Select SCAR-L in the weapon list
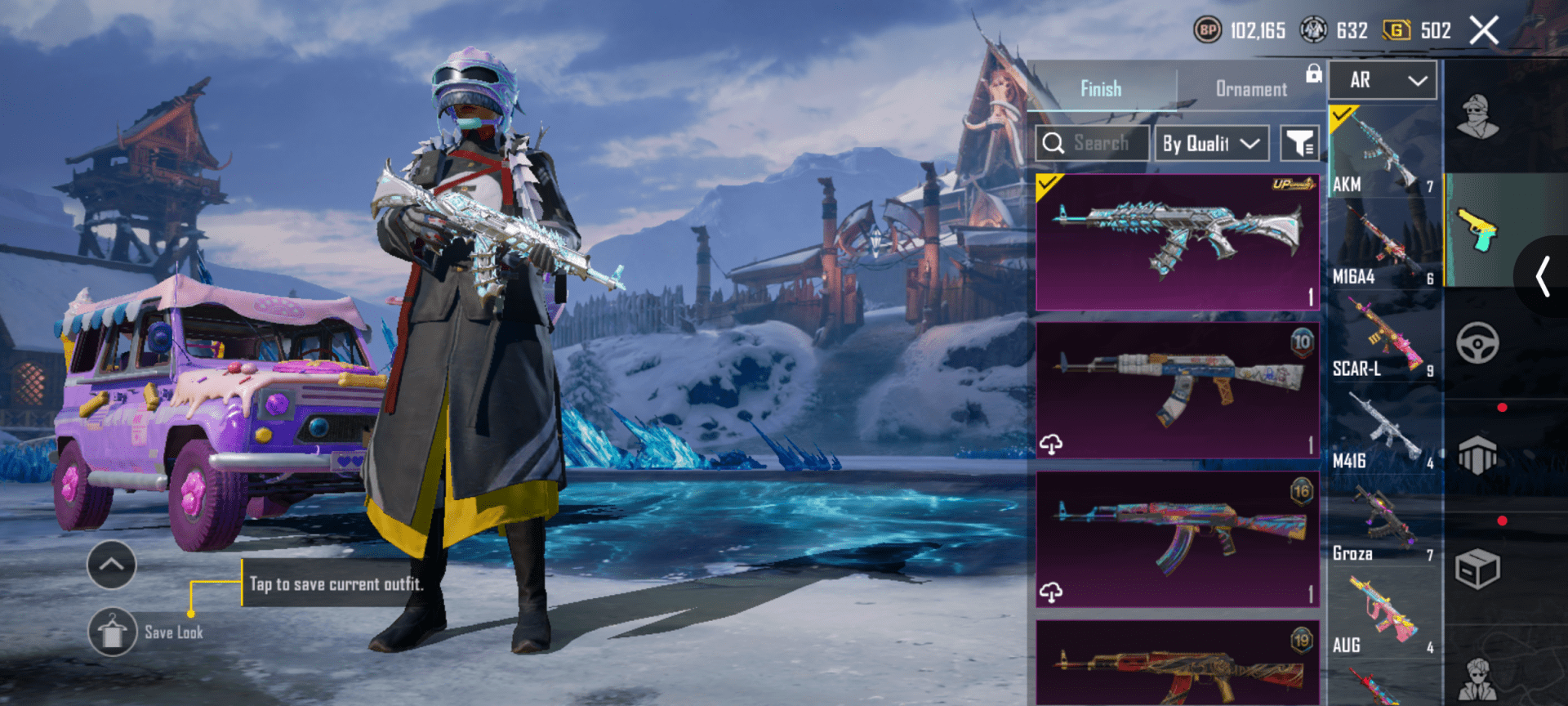 point(1383,337)
